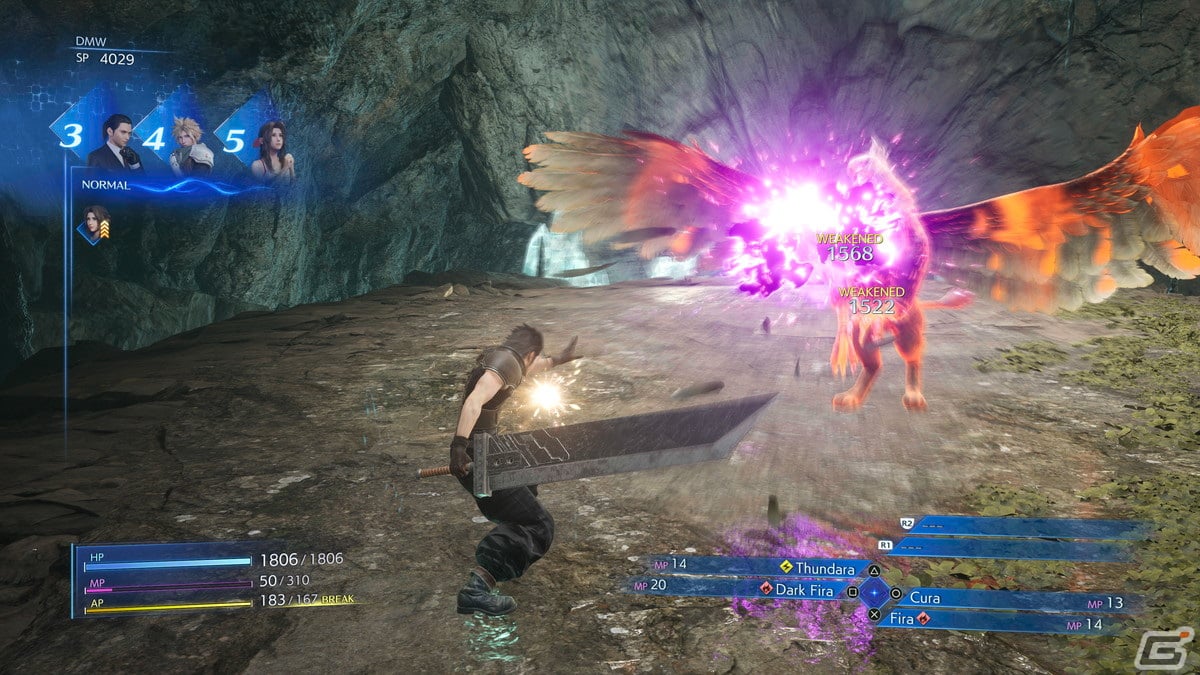
Task: Click the Gamer watermark logo
Action: 1165,647
